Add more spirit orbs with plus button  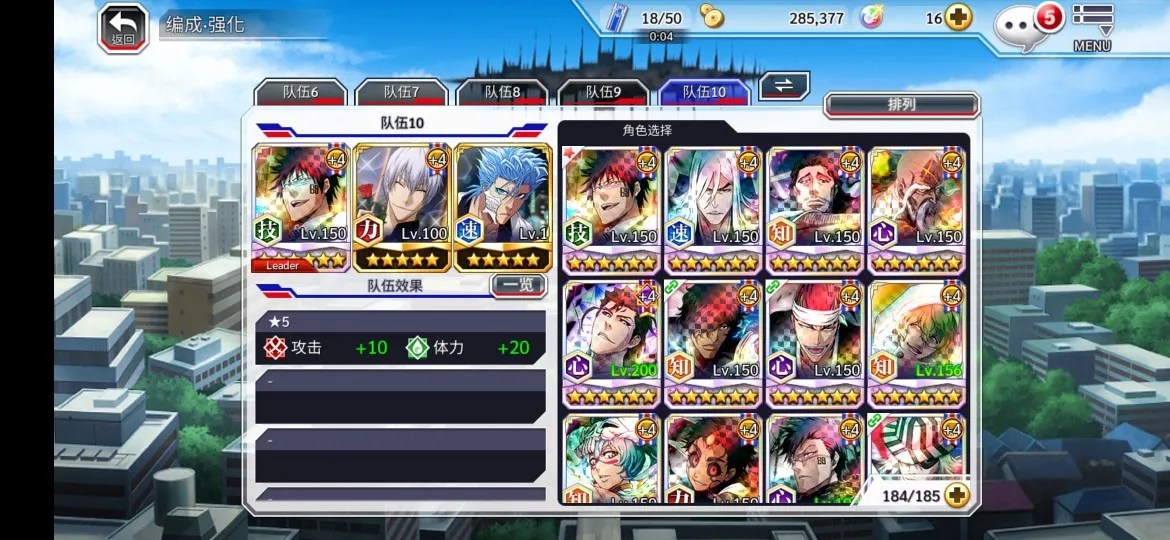[958, 18]
